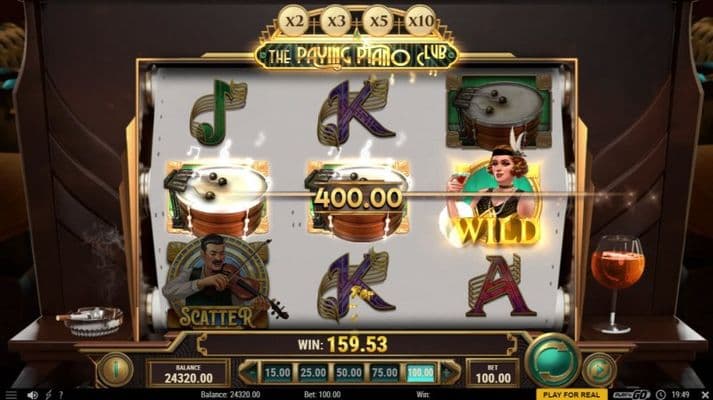Open the help question mark
This screenshot has width=713, height=400.
(60, 395)
